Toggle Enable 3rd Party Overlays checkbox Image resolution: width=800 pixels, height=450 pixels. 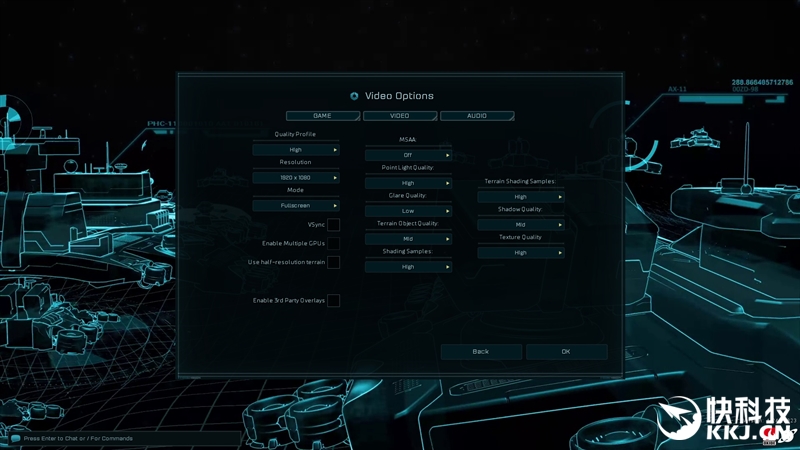pos(333,300)
